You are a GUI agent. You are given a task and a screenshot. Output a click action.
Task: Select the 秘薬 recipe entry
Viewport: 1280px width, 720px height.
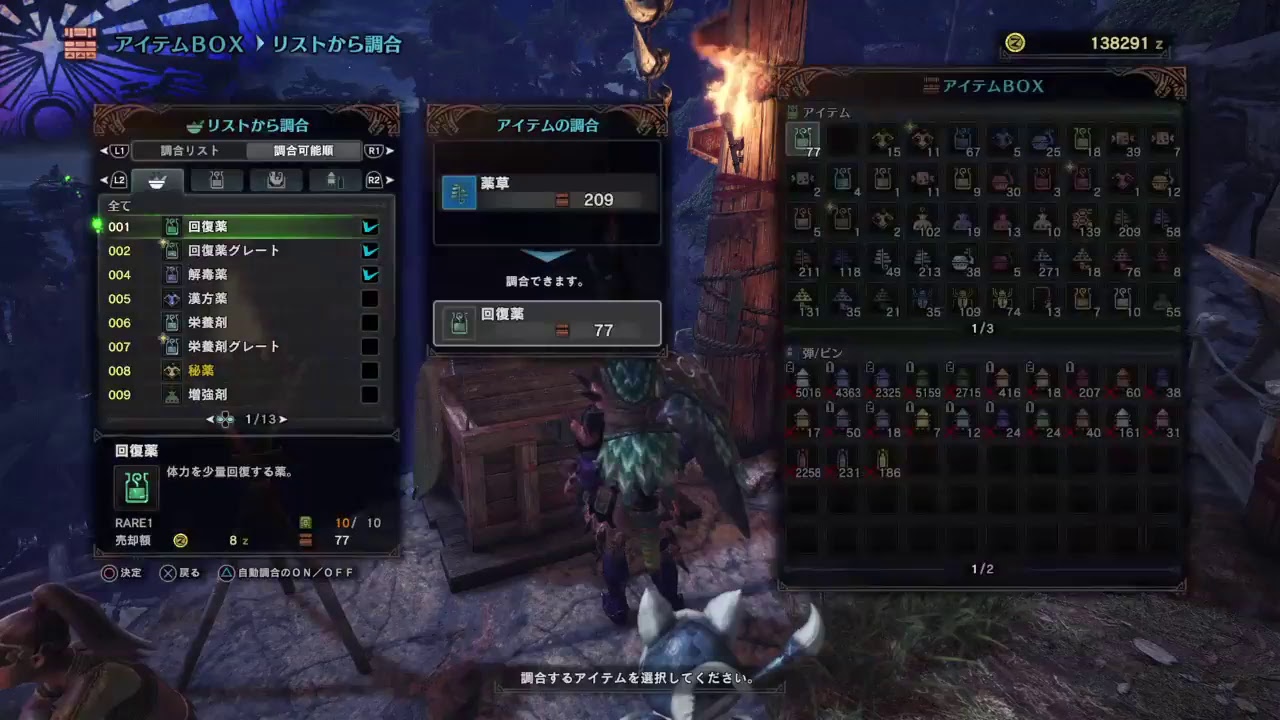click(240, 371)
